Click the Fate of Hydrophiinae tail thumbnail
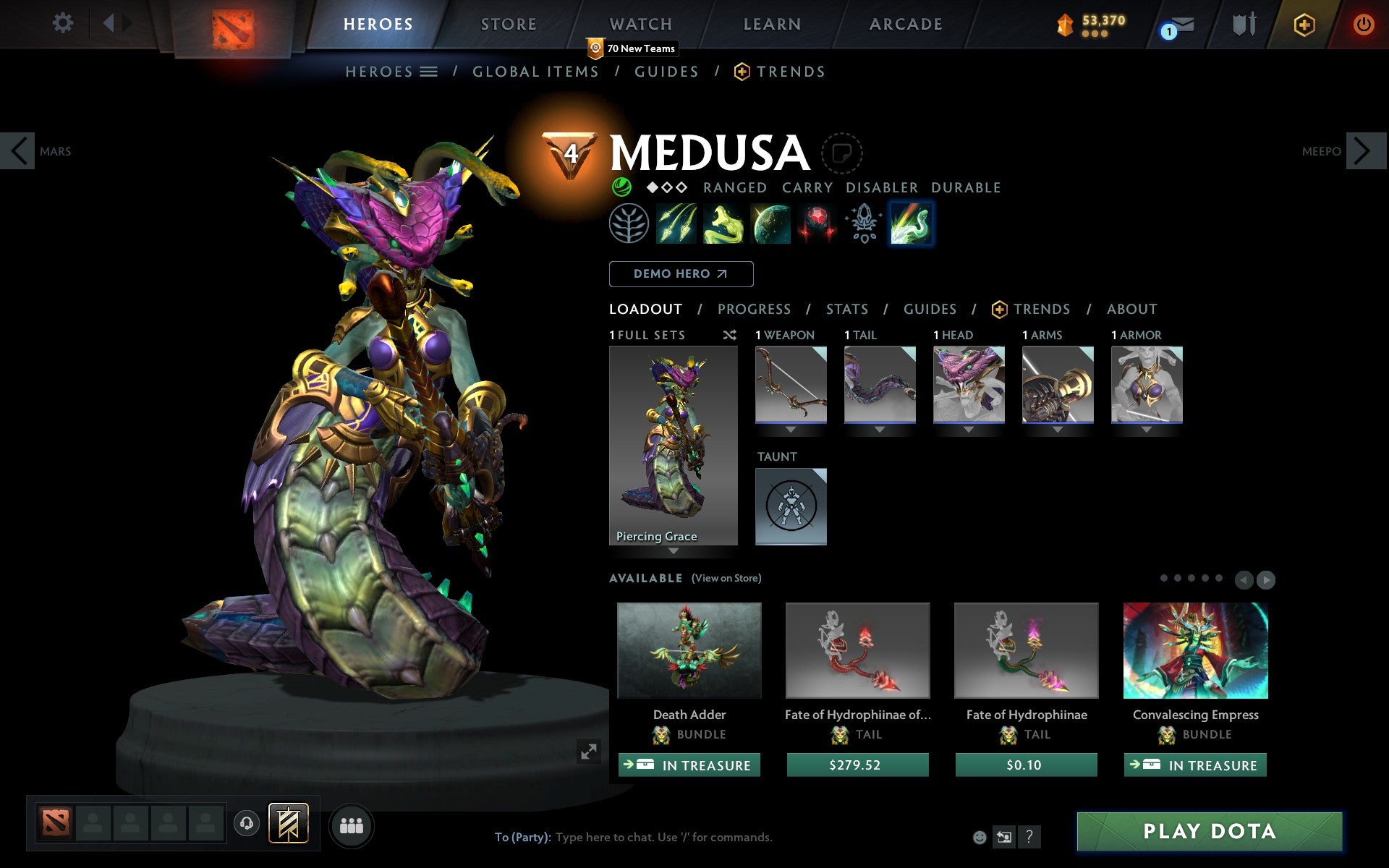Viewport: 1389px width, 868px height. click(x=1025, y=650)
